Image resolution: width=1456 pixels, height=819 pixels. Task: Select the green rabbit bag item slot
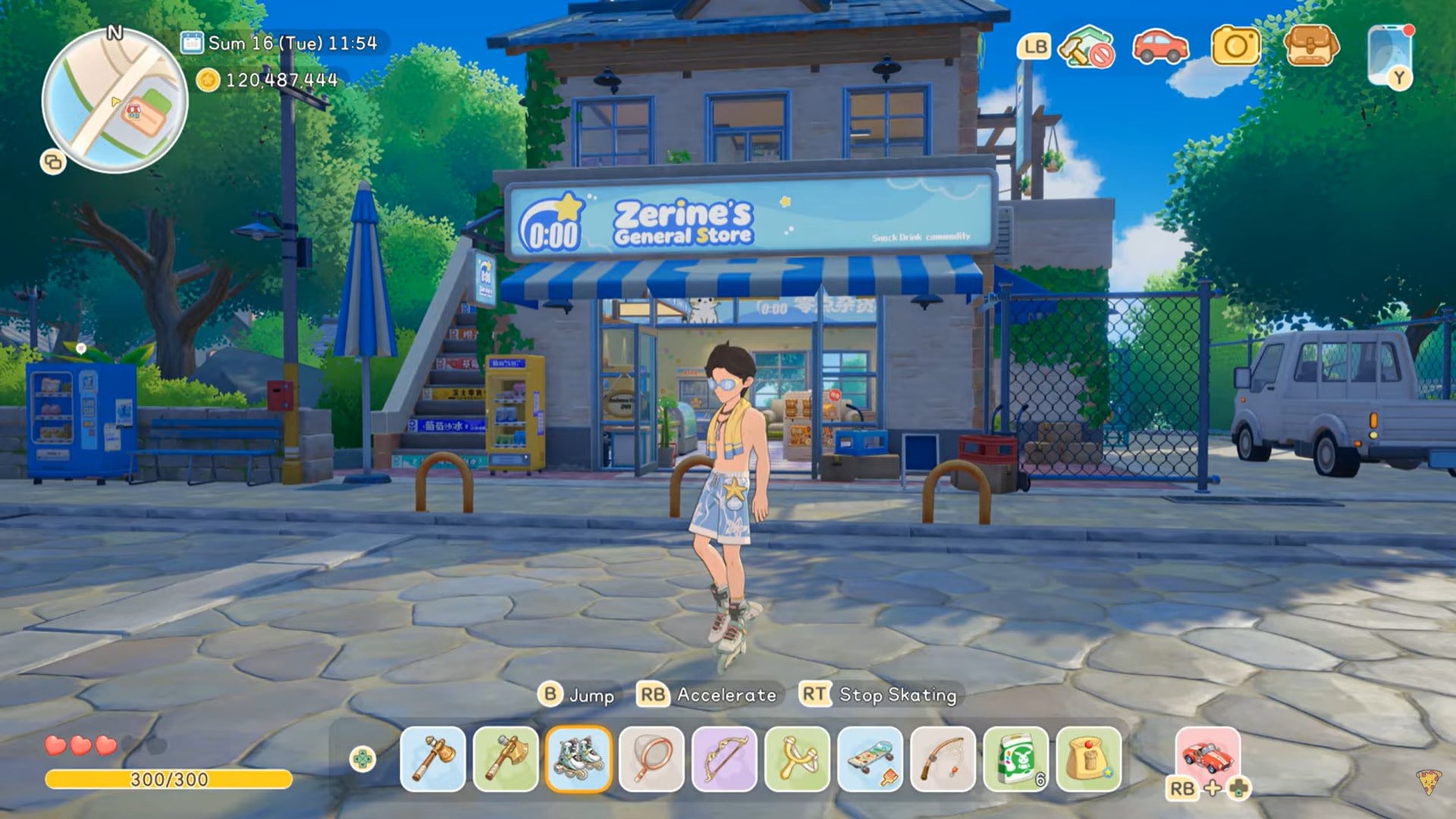click(x=1015, y=759)
